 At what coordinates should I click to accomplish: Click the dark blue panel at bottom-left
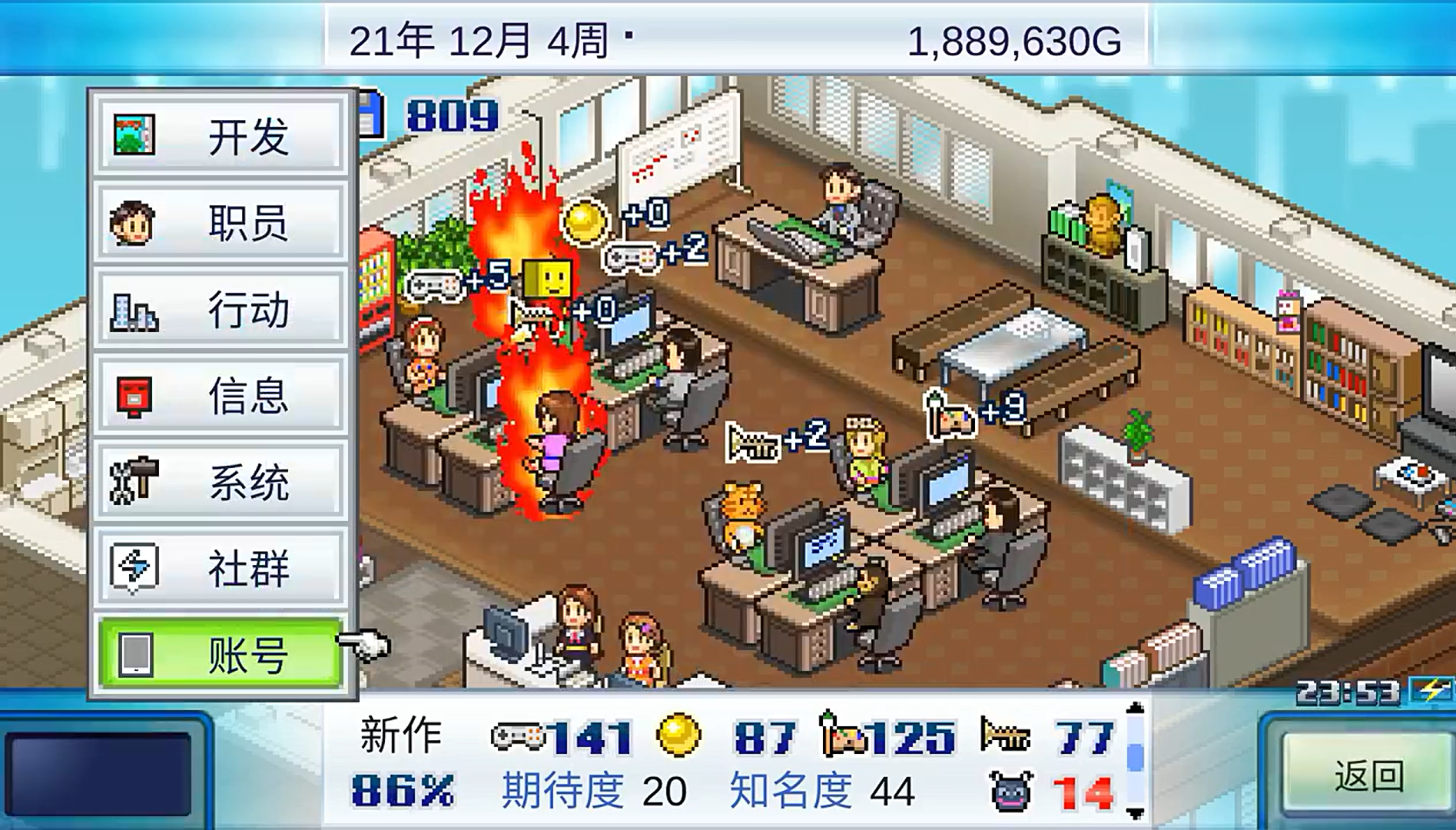98,774
